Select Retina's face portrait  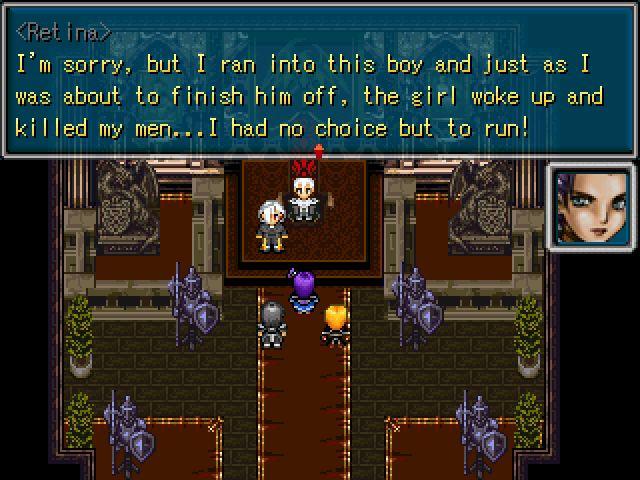coord(591,207)
